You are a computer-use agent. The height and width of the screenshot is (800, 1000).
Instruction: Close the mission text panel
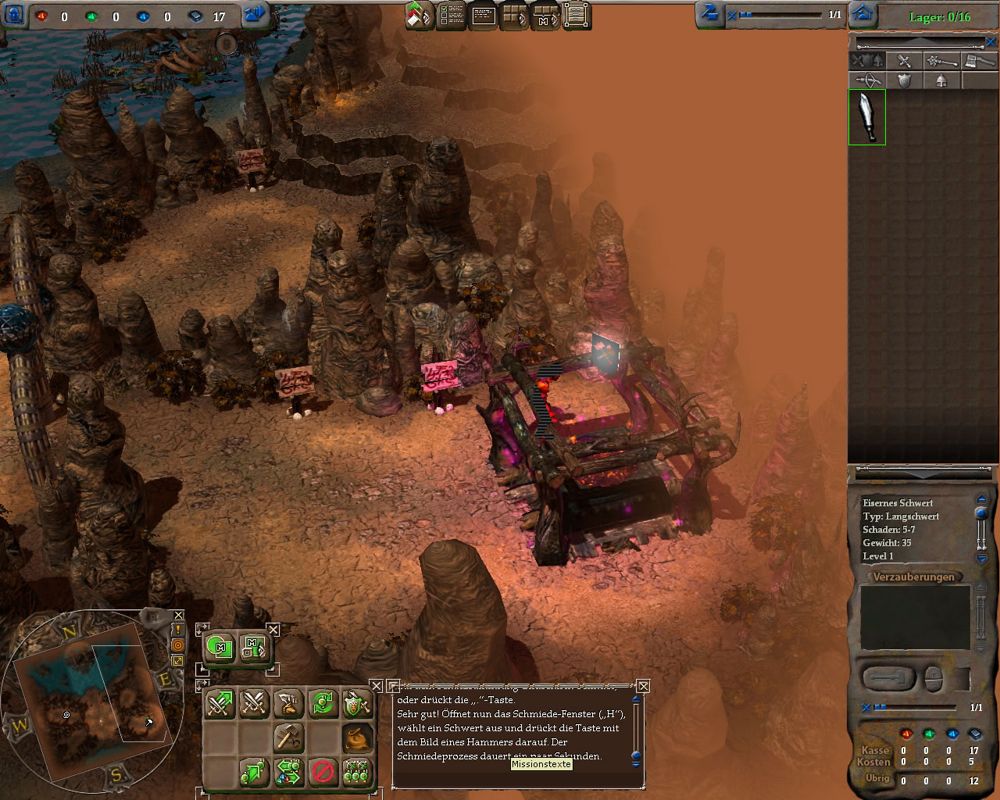643,686
